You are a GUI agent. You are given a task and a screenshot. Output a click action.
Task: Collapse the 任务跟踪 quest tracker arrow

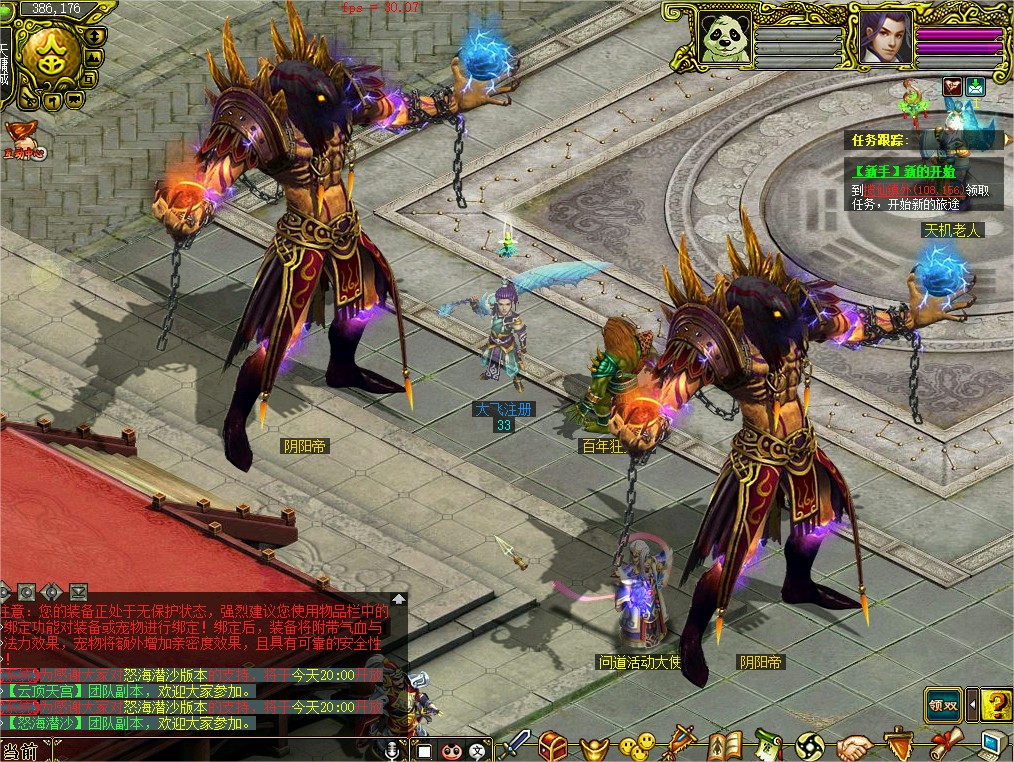pos(998,140)
